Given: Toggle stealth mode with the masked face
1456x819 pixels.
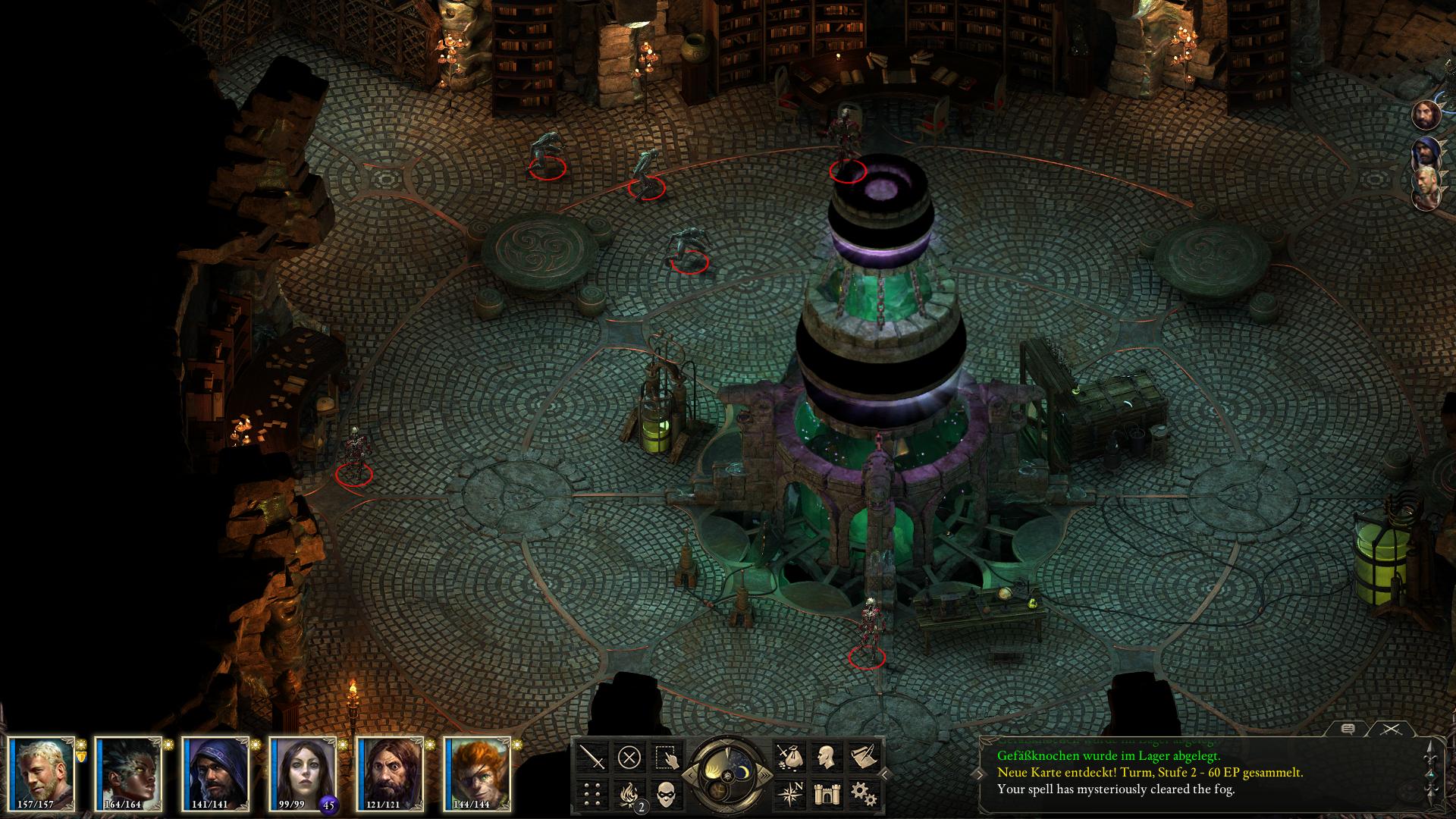Looking at the screenshot, I should click(x=667, y=794).
